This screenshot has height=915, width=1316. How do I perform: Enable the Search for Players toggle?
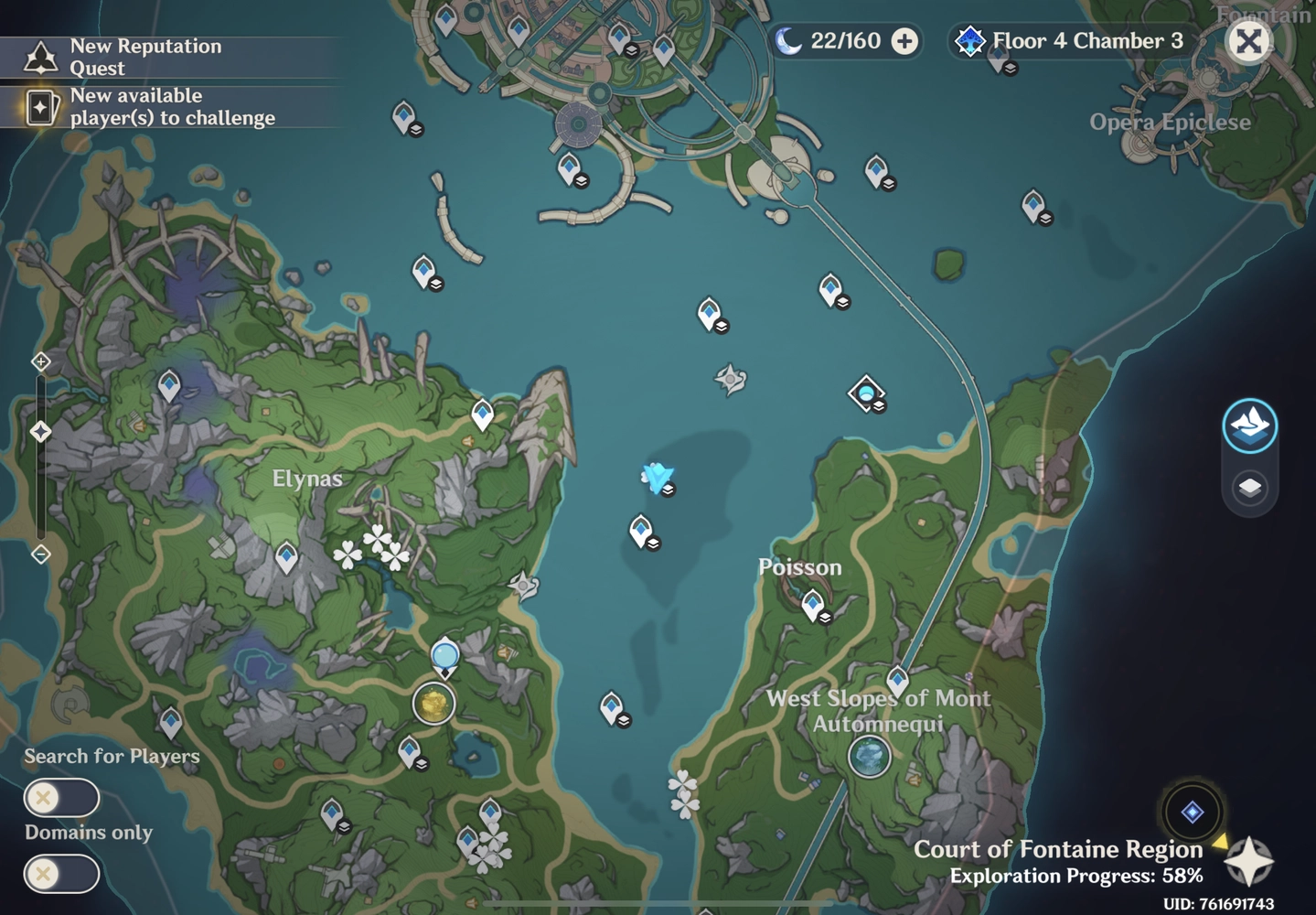(x=60, y=798)
